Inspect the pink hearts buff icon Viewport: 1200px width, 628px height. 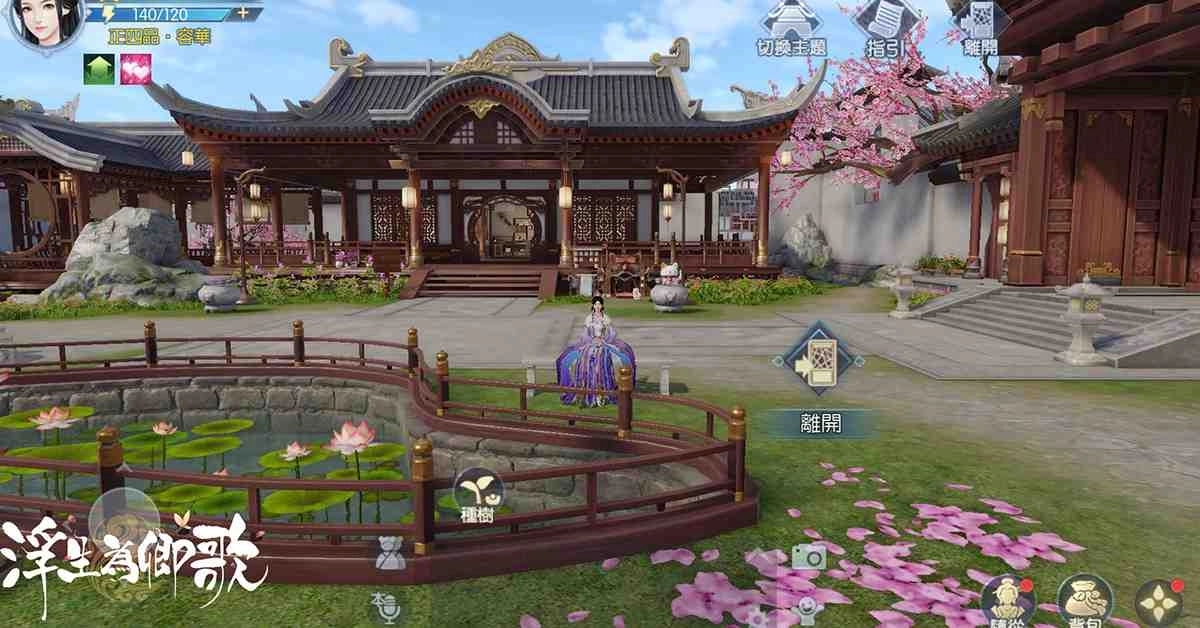click(135, 68)
